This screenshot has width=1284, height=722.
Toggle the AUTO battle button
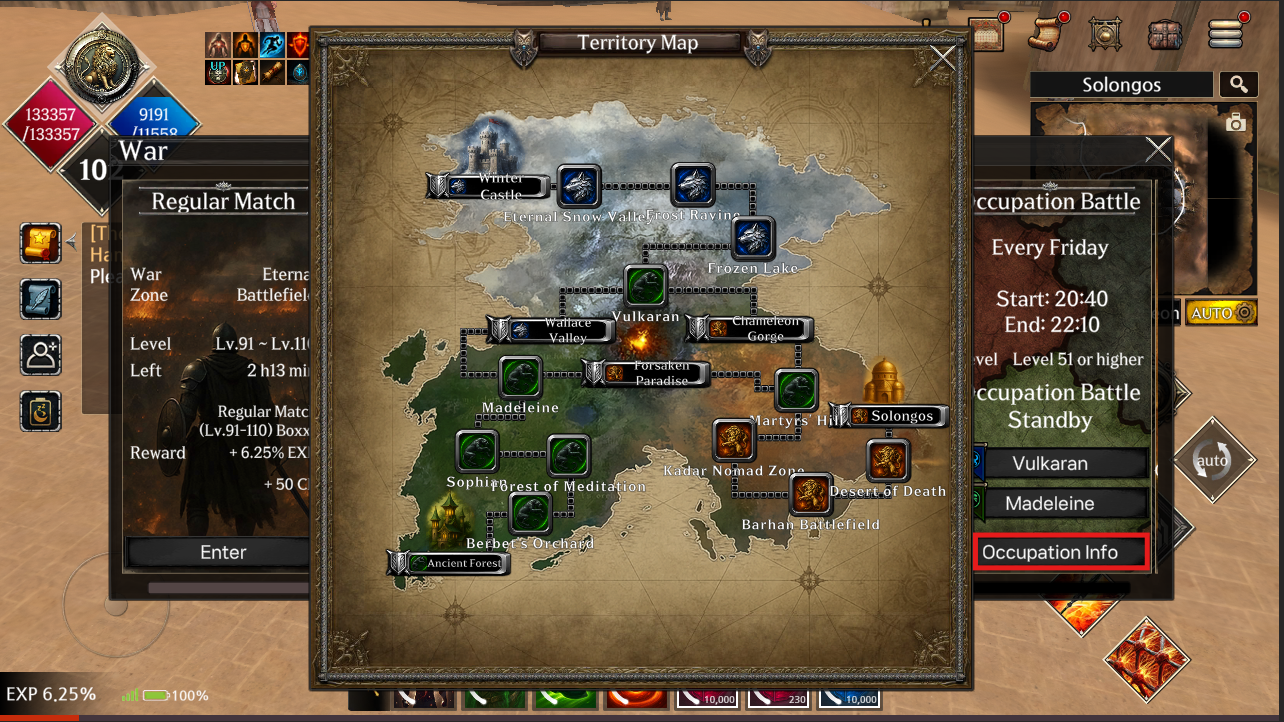(1221, 313)
